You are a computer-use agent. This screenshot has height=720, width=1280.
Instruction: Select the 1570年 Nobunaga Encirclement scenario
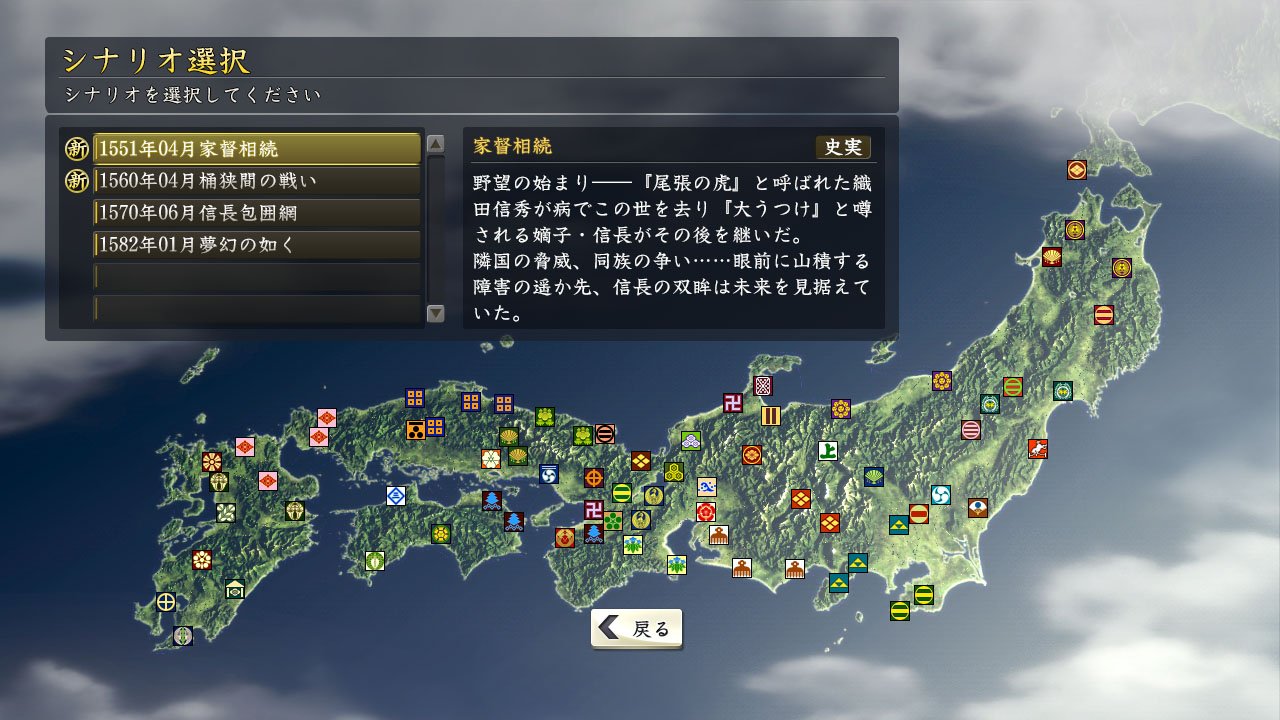pyautogui.click(x=256, y=213)
